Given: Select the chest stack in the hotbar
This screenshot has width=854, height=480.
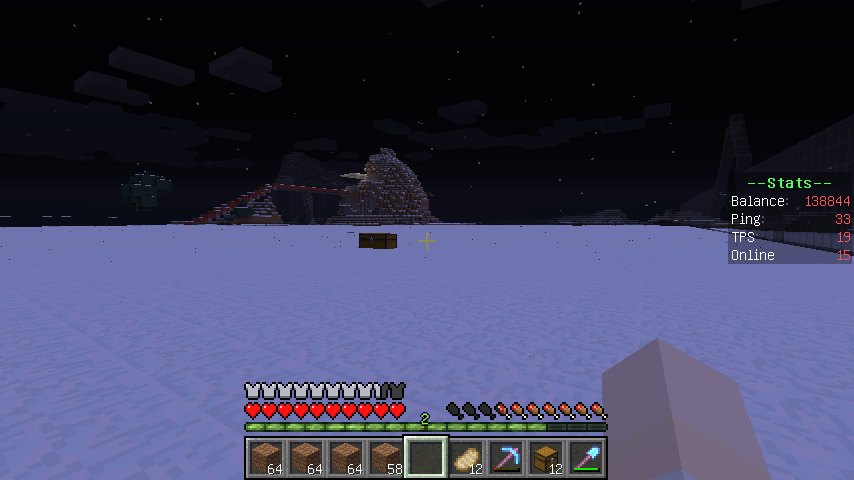Looking at the screenshot, I should (545, 458).
